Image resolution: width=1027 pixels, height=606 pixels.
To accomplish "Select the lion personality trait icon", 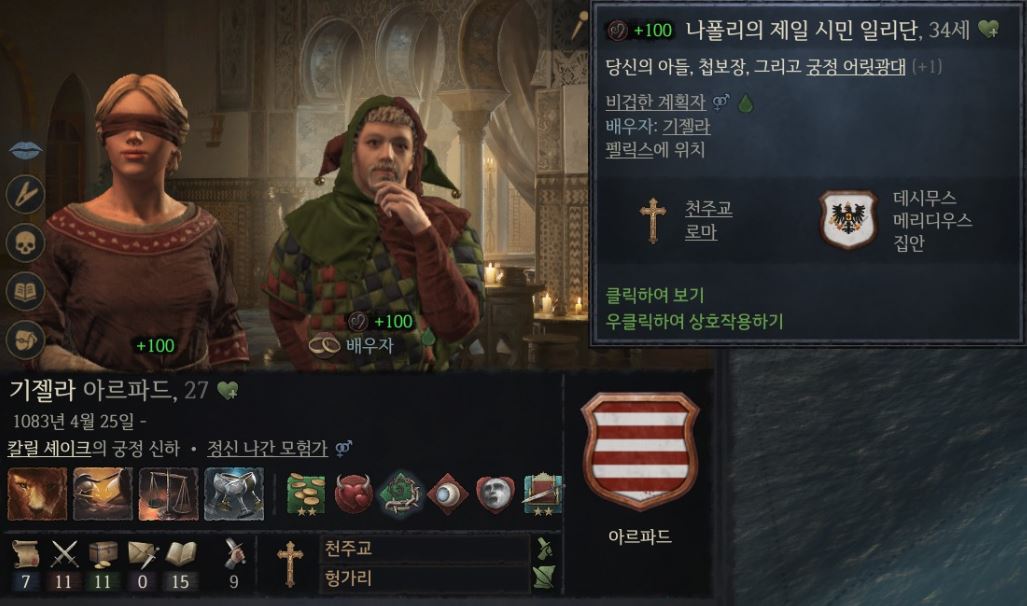I will click(x=37, y=494).
